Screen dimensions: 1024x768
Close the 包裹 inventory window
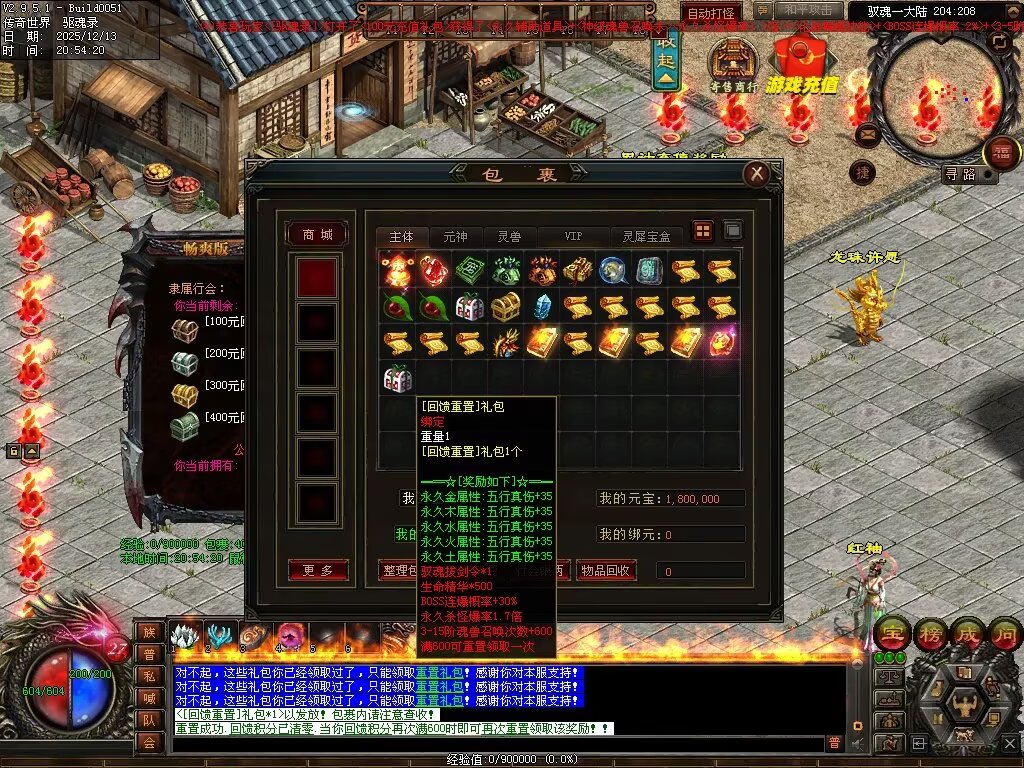(x=756, y=174)
